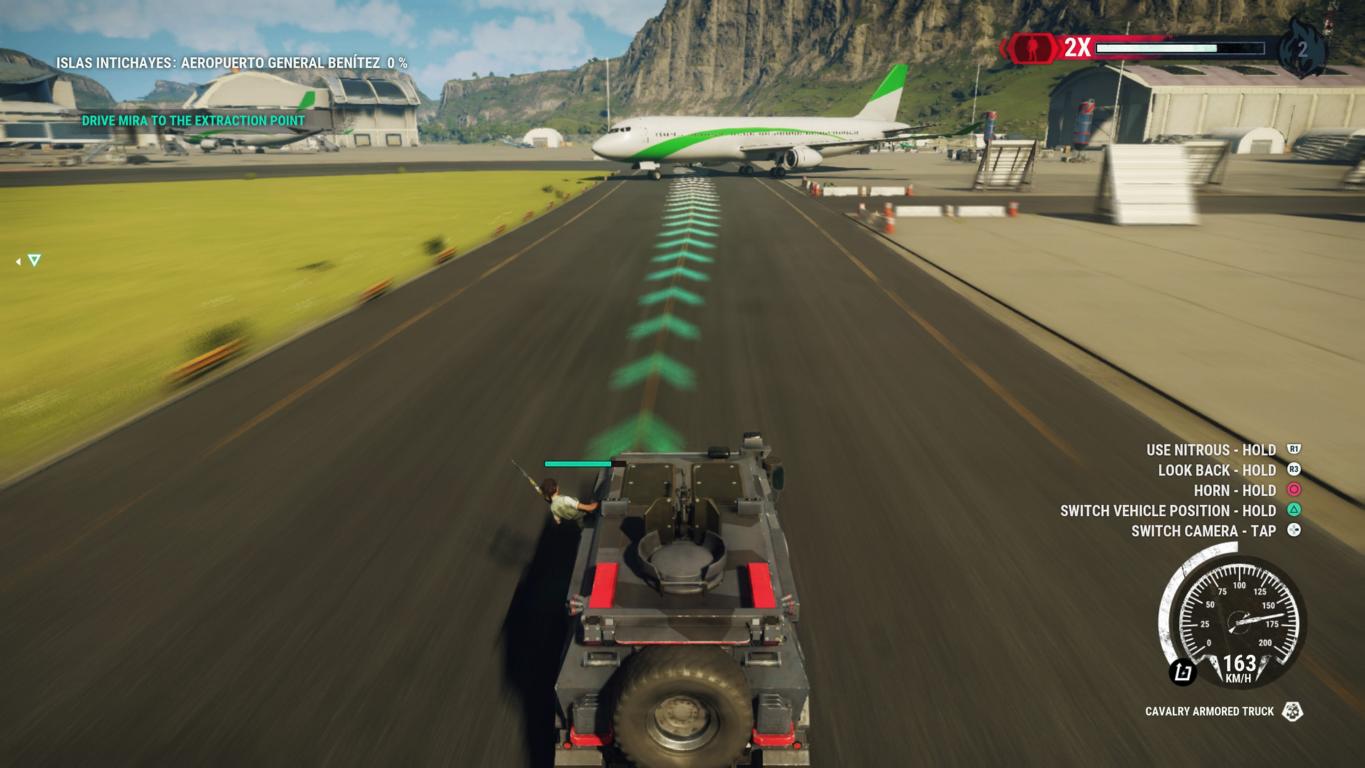Viewport: 1365px width, 768px height.
Task: Select the Drive Mira objective tracker
Action: (193, 121)
